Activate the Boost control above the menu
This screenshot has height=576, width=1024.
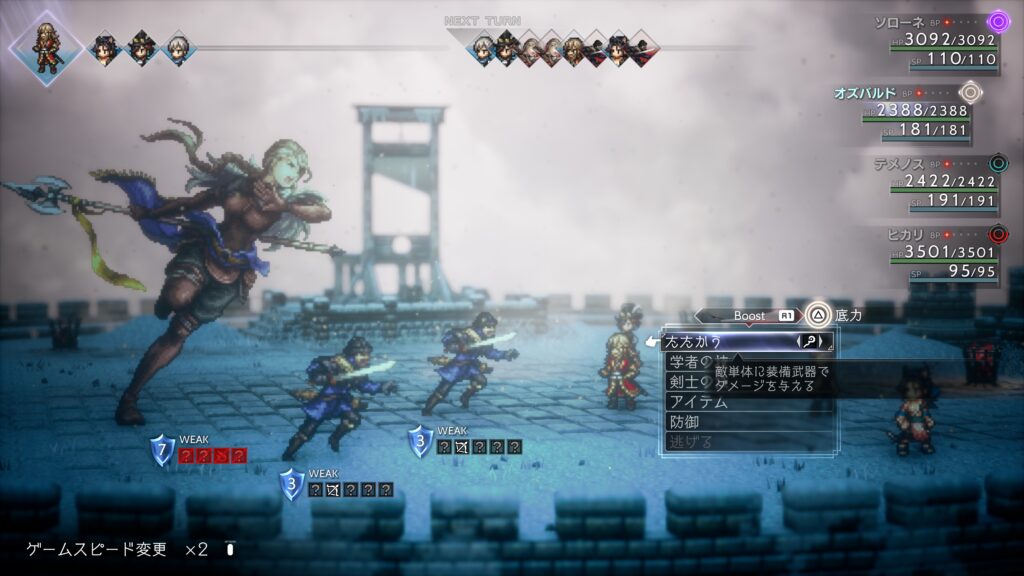750,316
